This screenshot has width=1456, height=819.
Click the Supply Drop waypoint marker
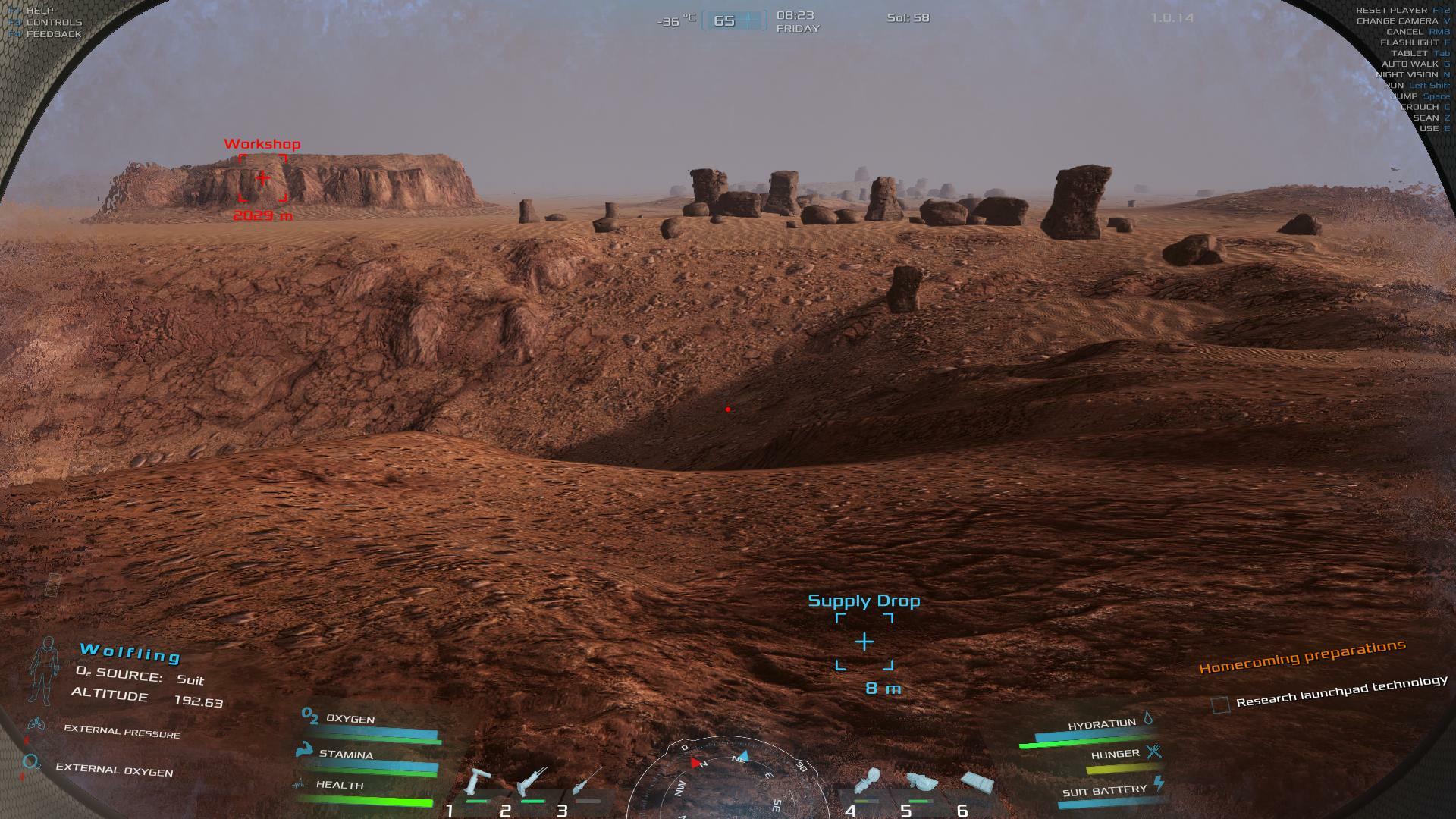pos(864,642)
